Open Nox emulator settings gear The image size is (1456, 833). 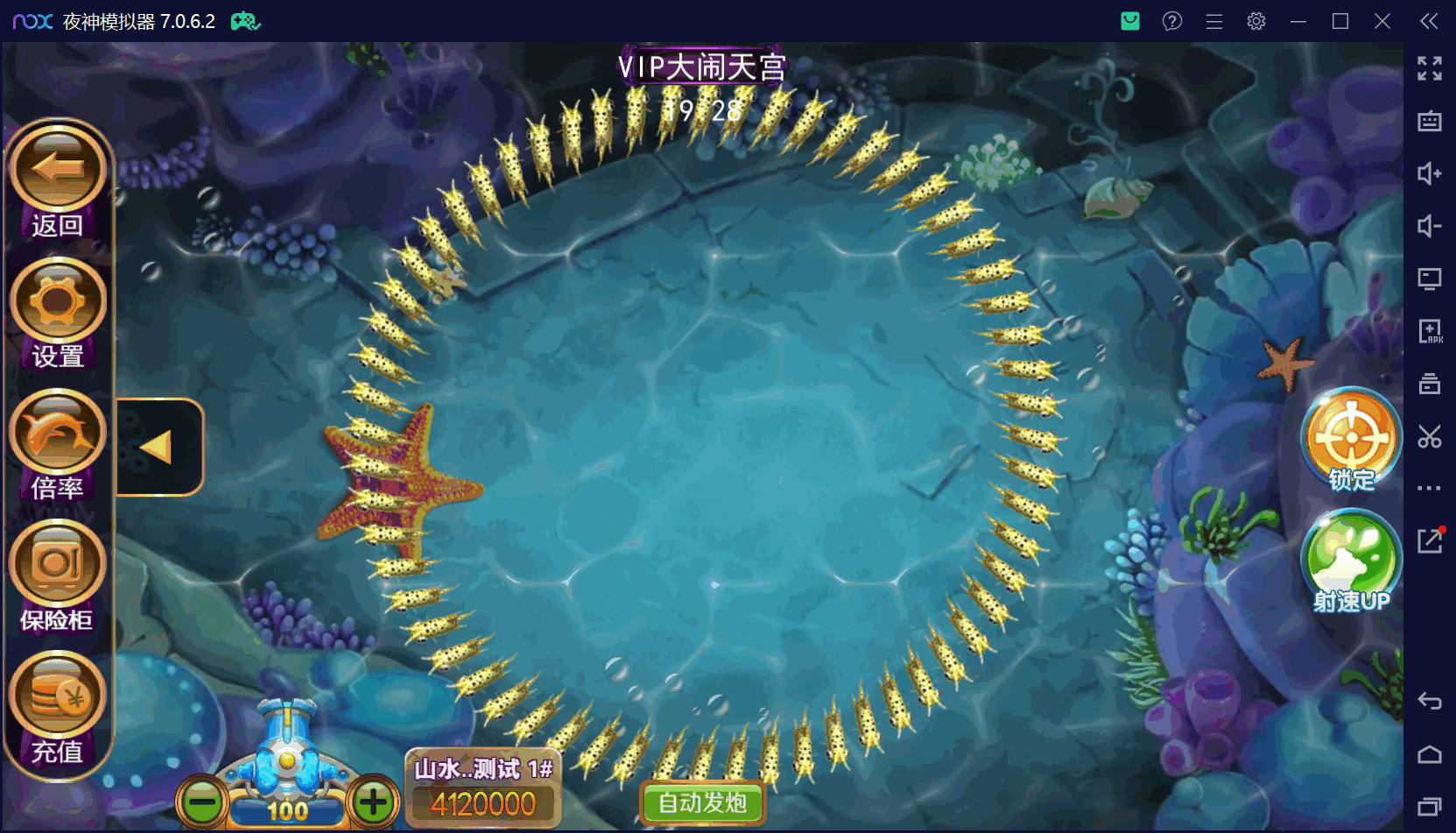click(1256, 21)
